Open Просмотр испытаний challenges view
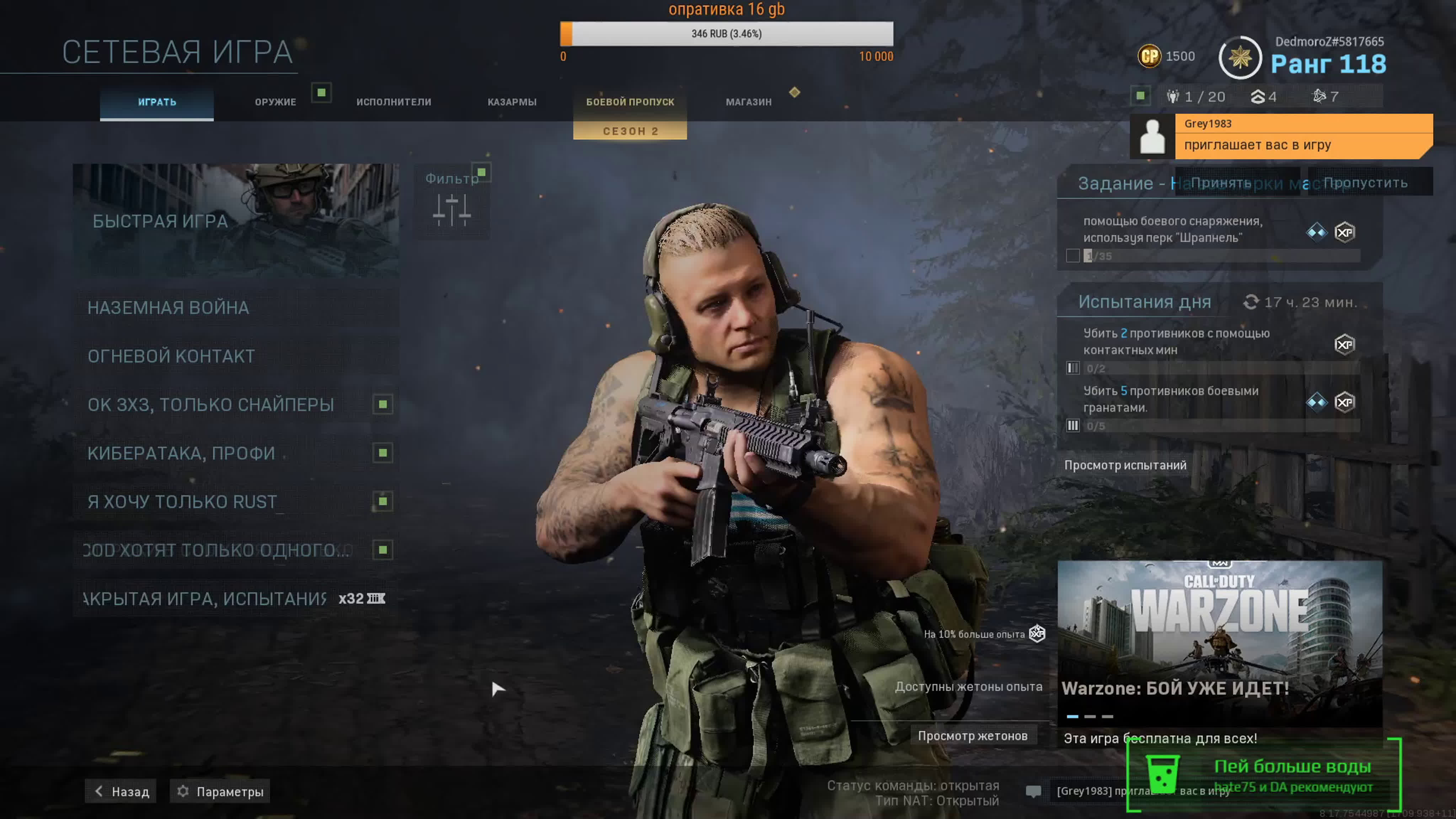1456x819 pixels. coord(1125,465)
